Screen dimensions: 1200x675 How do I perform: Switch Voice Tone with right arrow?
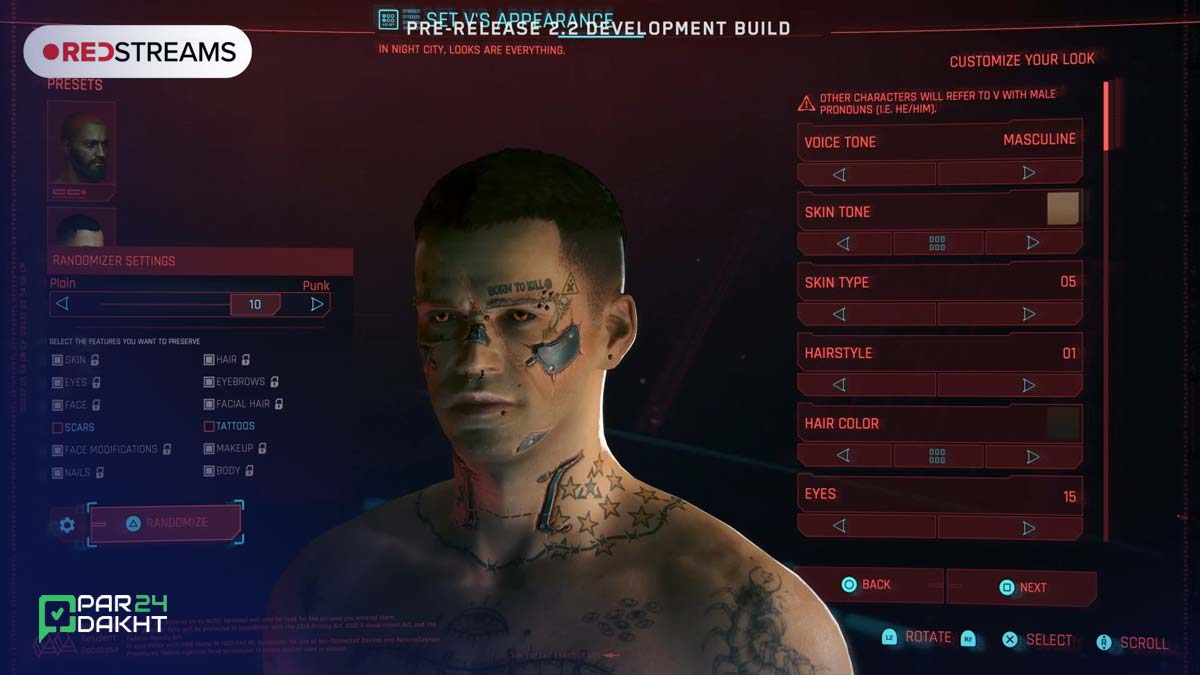pyautogui.click(x=1029, y=174)
